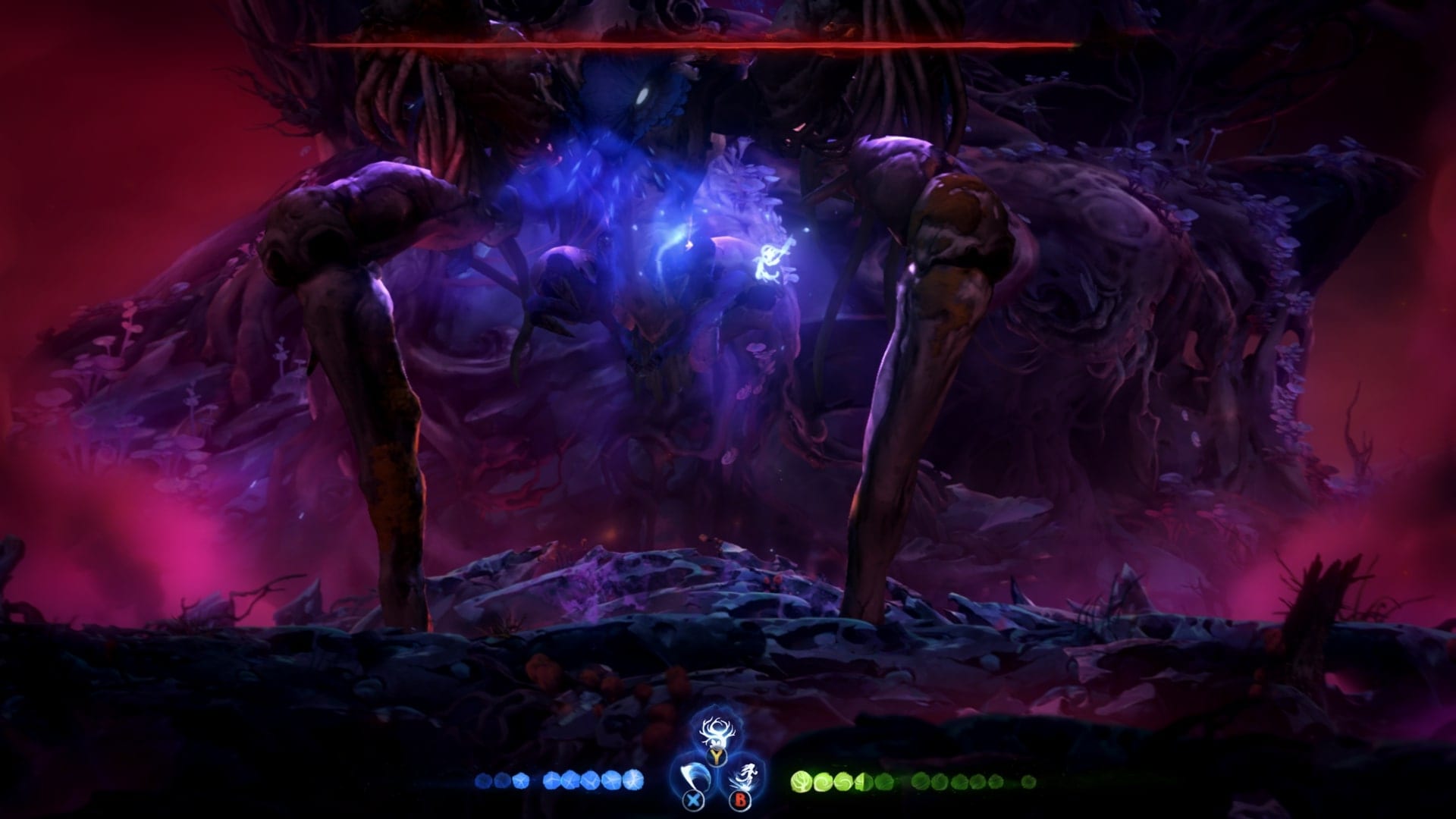Toggle the dim blue energy orb on far left

pyautogui.click(x=484, y=780)
